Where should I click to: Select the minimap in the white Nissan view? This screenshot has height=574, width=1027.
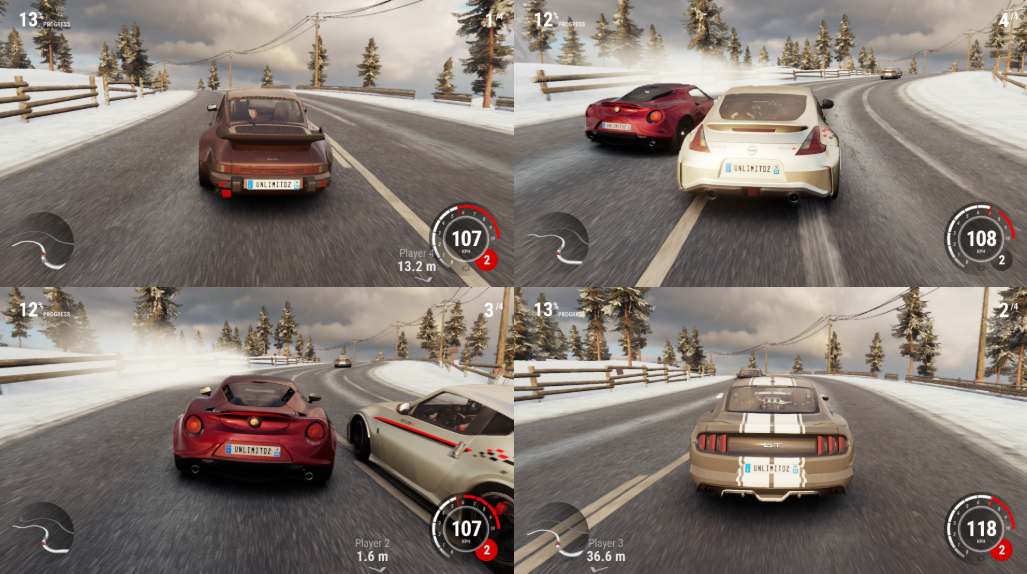pos(557,243)
